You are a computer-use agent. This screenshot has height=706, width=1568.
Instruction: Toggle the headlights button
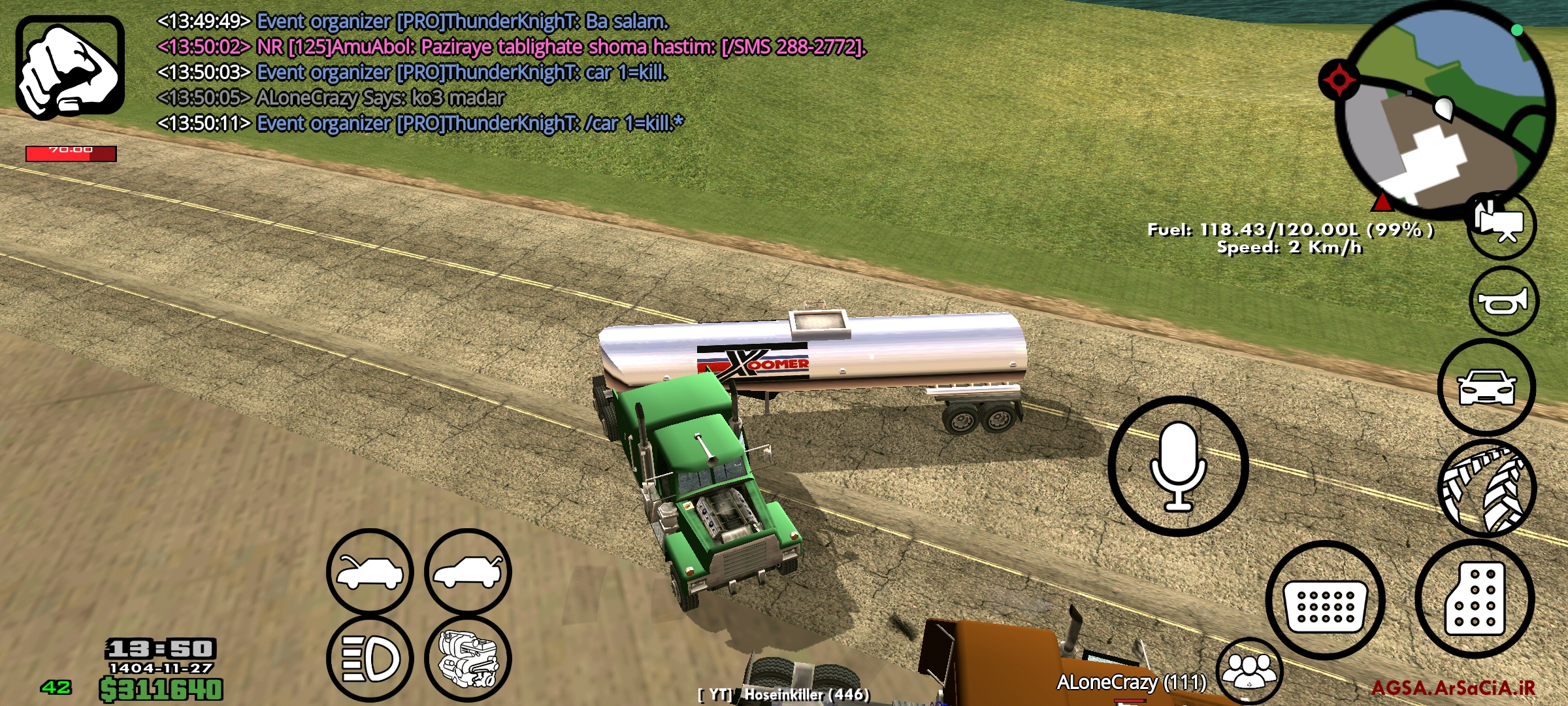coord(370,658)
